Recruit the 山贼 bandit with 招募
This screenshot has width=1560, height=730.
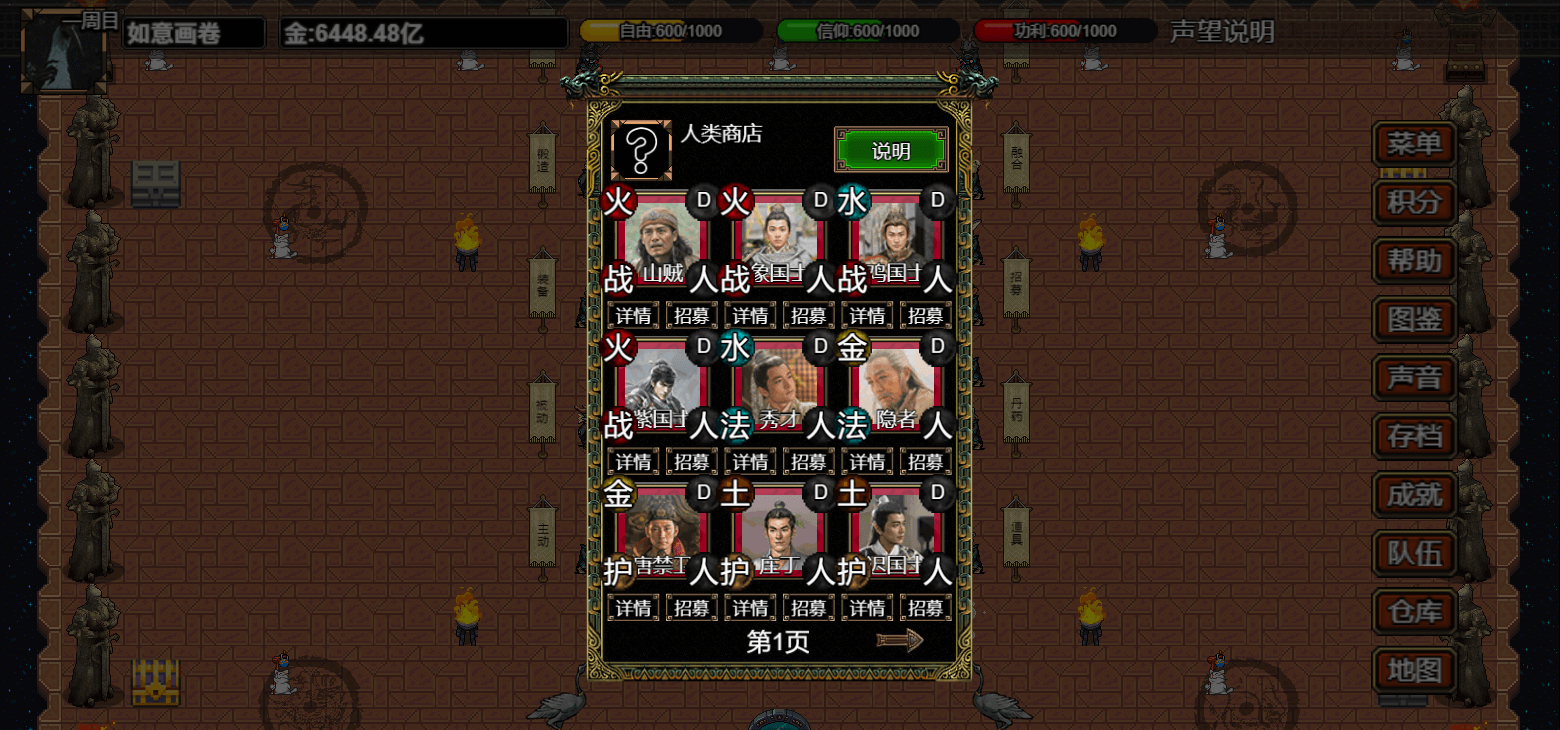coord(692,316)
